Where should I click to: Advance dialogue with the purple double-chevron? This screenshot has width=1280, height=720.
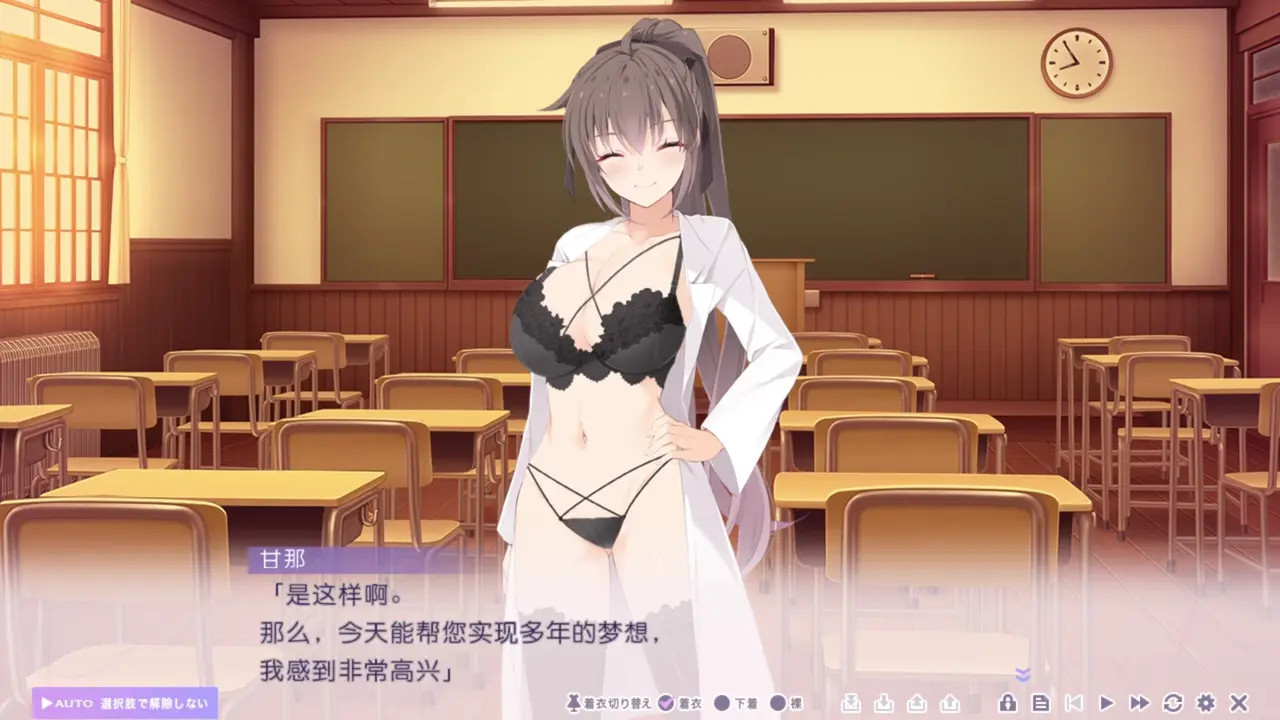[1022, 675]
